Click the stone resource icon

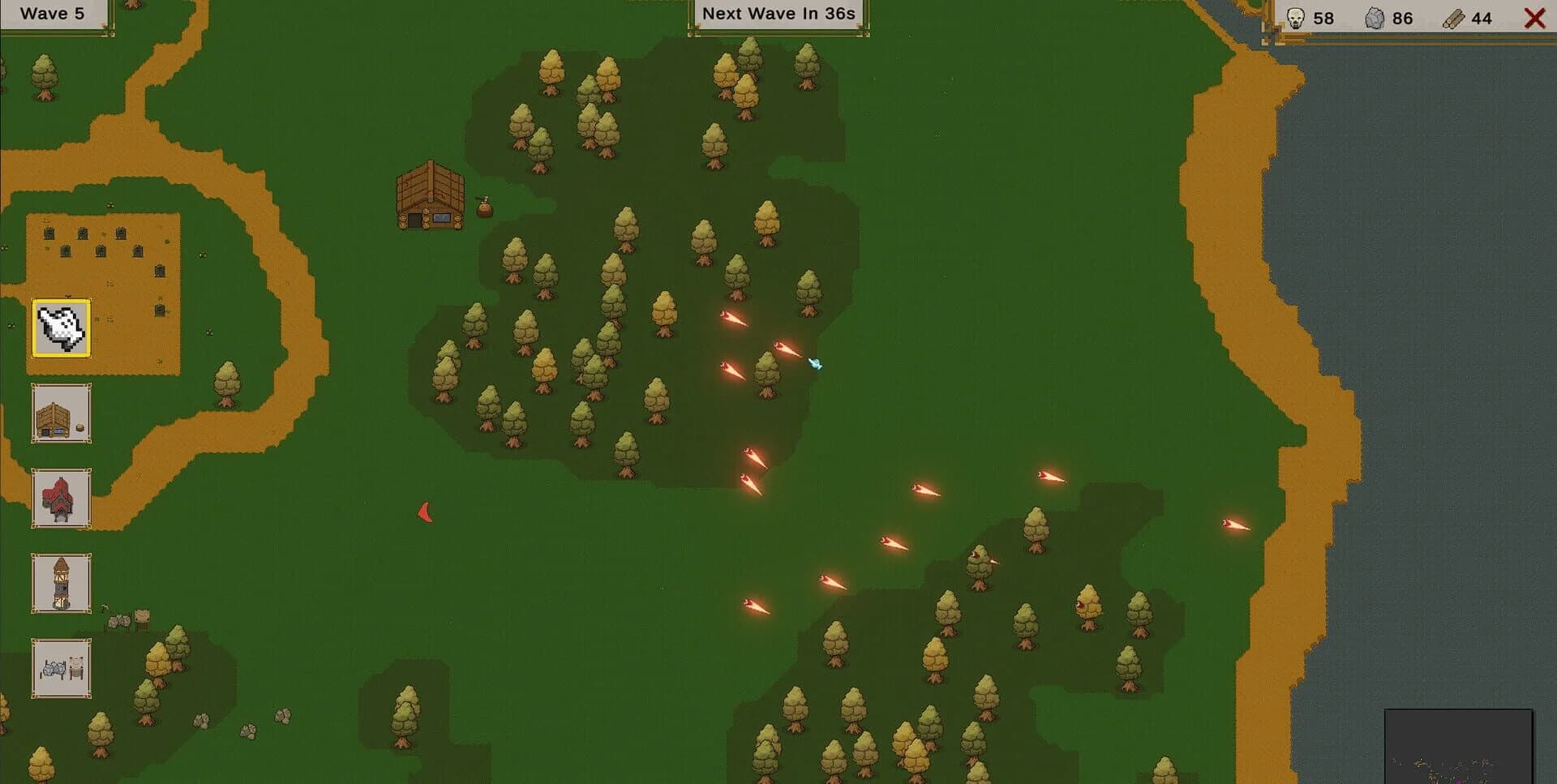tap(1375, 16)
